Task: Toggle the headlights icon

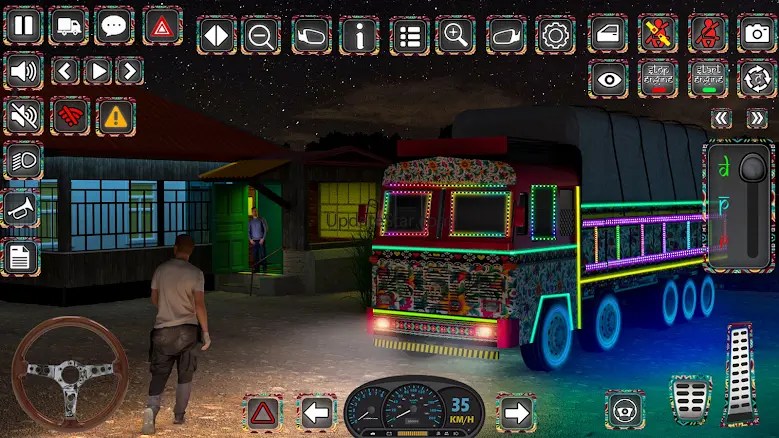Action: (21, 160)
